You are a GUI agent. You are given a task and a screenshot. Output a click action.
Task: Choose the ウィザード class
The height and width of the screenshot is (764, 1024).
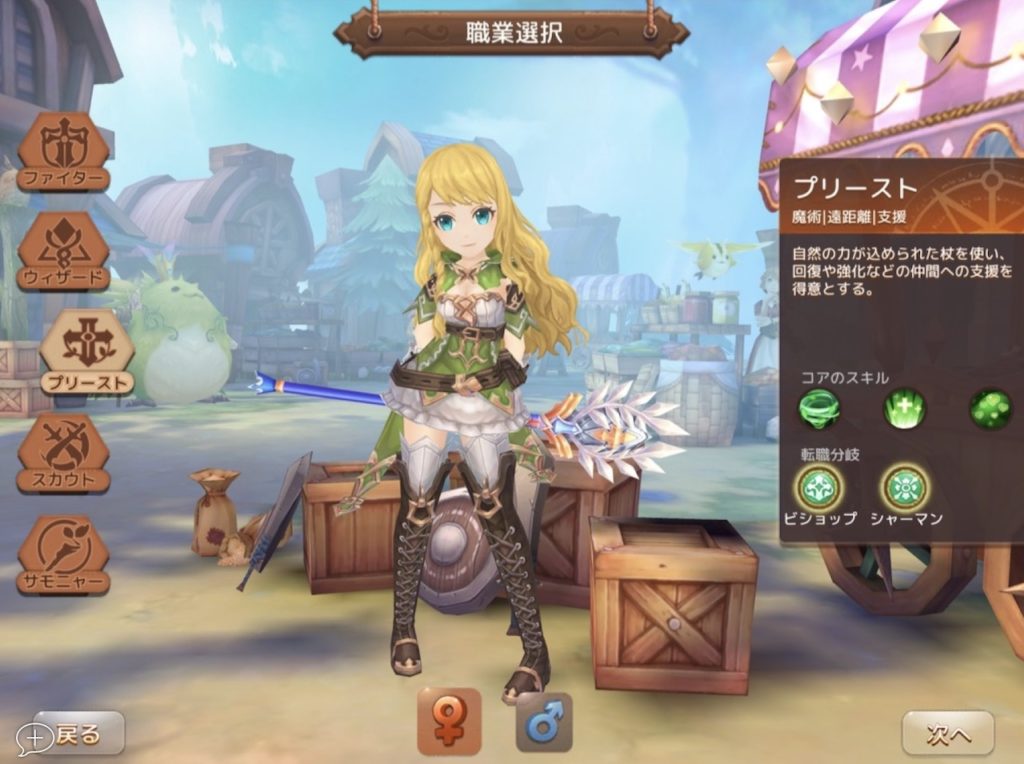pyautogui.click(x=64, y=250)
